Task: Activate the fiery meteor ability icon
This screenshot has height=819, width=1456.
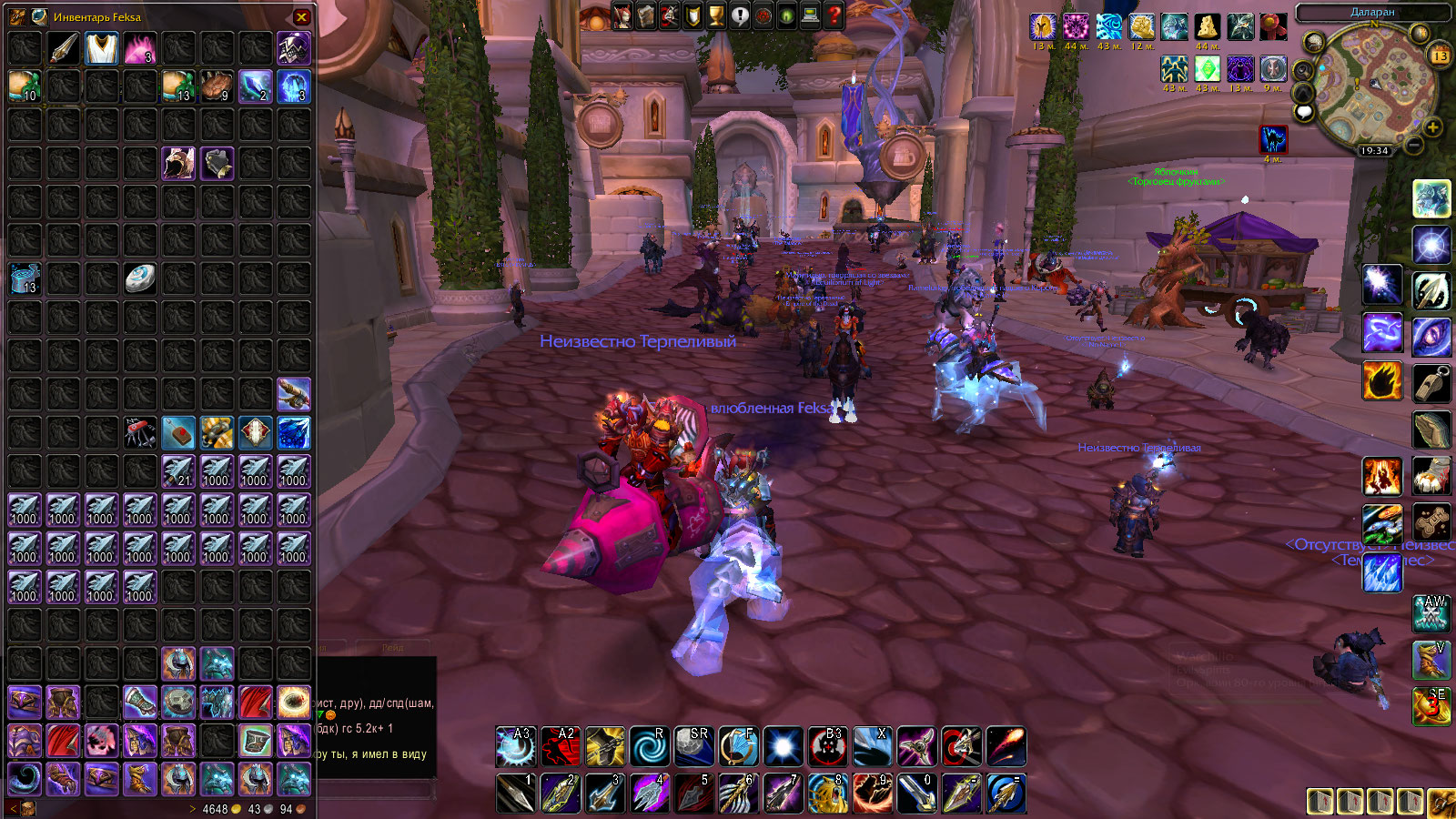Action: (x=1006, y=747)
